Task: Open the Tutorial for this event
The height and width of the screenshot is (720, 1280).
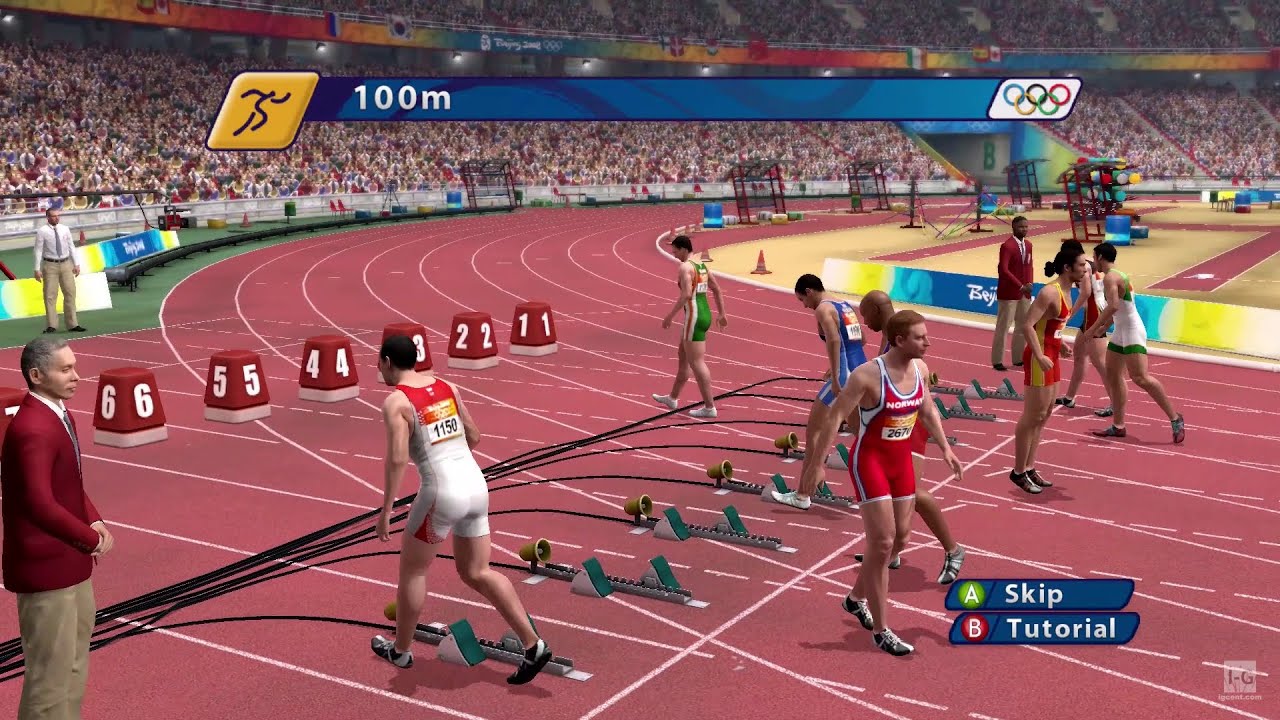Action: [1044, 629]
